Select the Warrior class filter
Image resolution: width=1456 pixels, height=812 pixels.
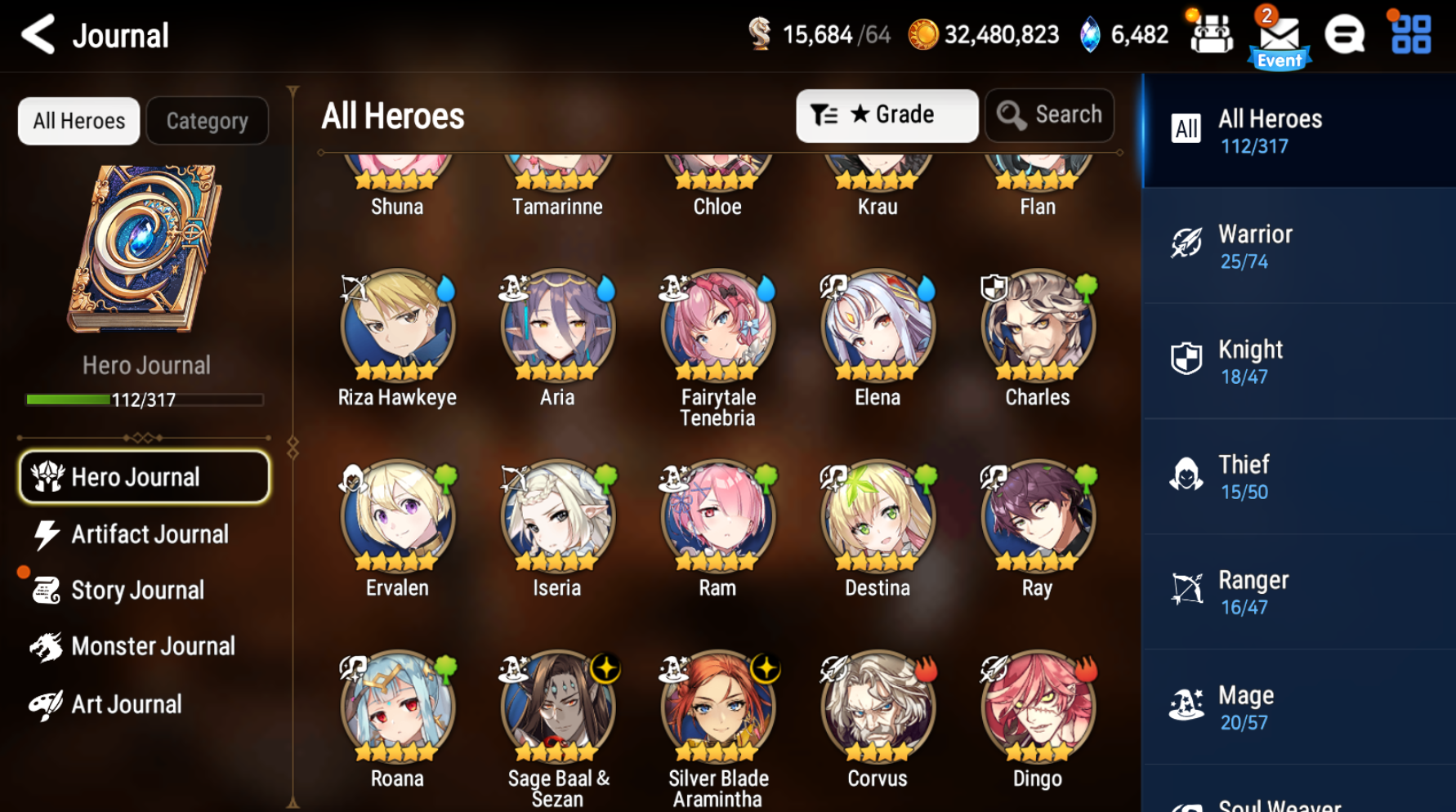pyautogui.click(x=1298, y=245)
